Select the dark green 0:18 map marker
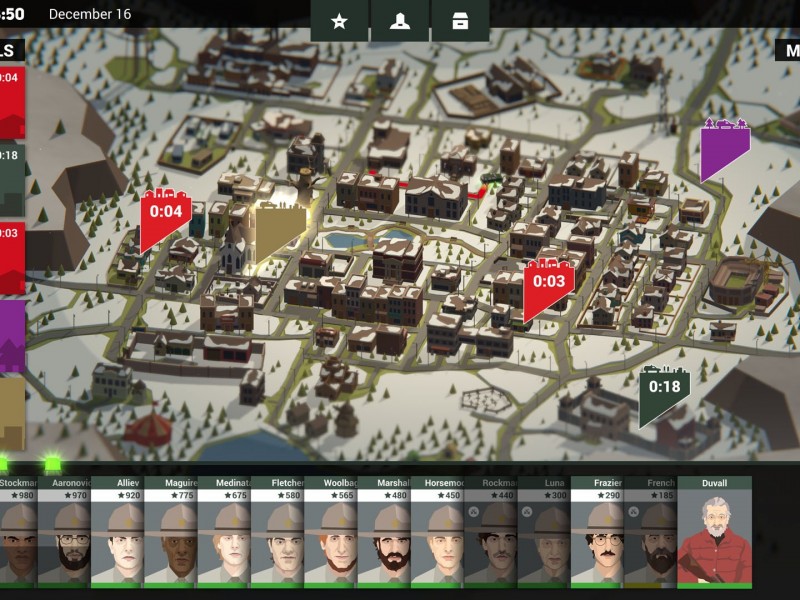Screen dimensions: 800x600 click(x=664, y=392)
